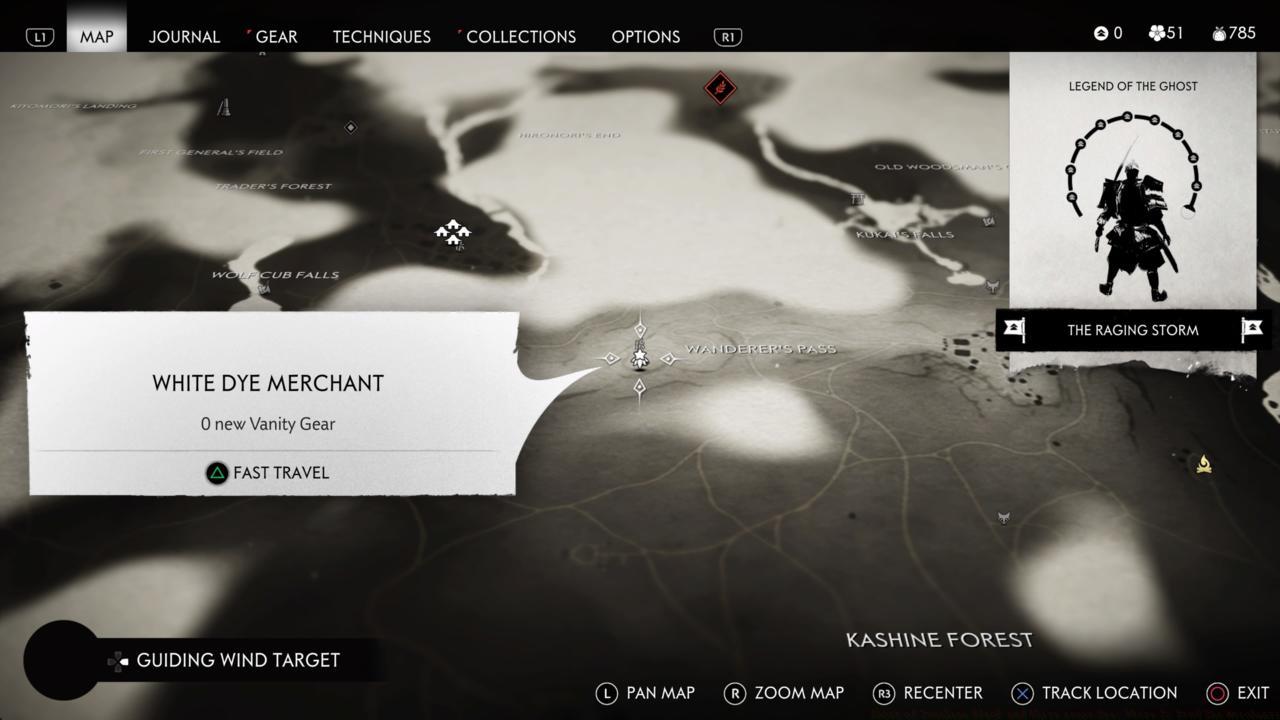Select the Techniques tab
The width and height of the screenshot is (1280, 720).
[x=381, y=36]
